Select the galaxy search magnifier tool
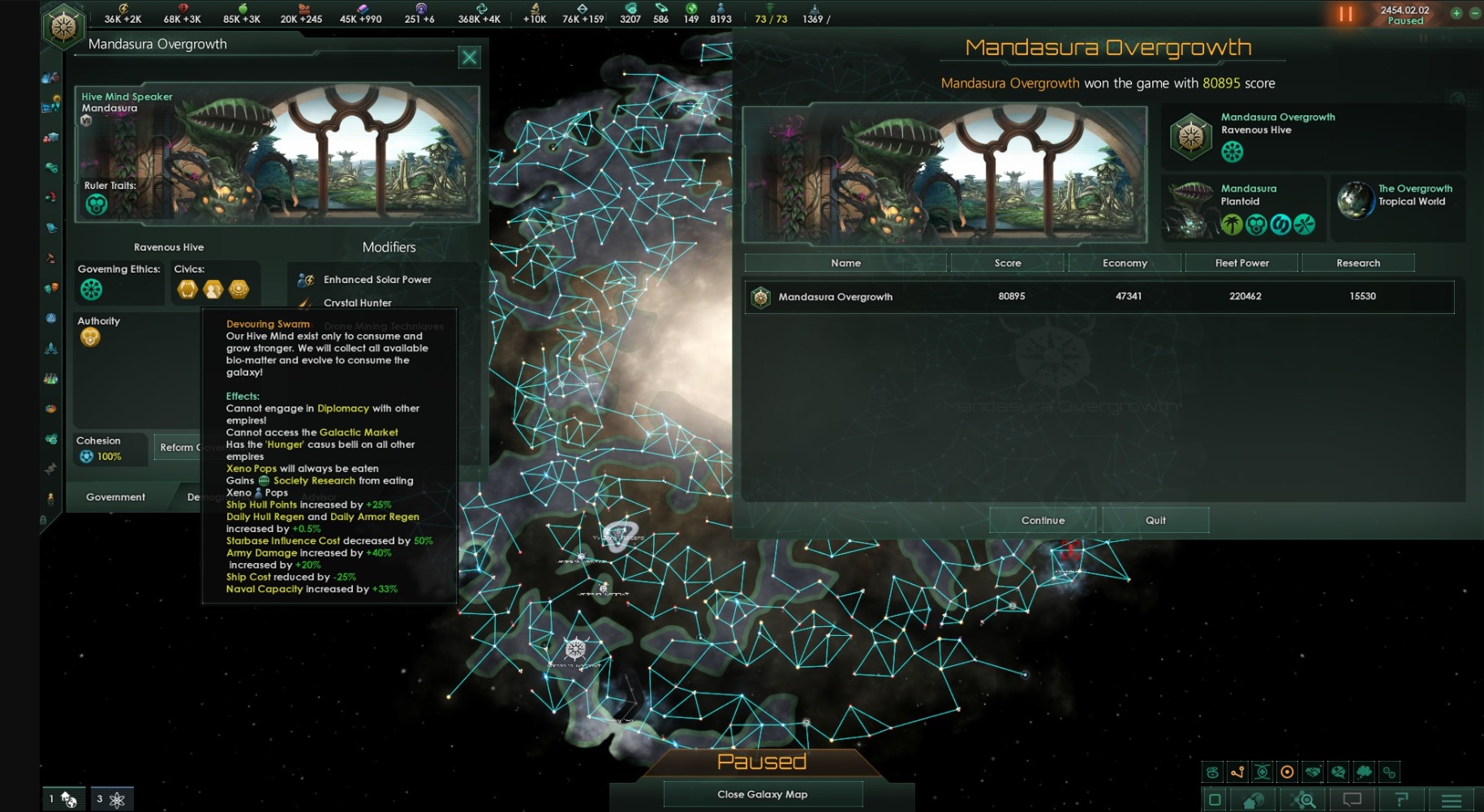This screenshot has height=812, width=1484. (x=1303, y=799)
